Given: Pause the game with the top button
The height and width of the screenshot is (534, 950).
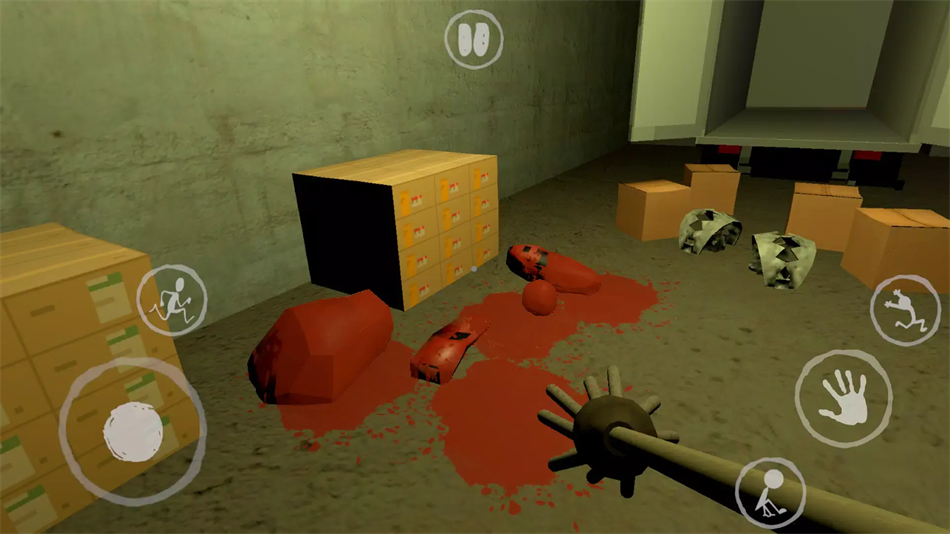Looking at the screenshot, I should [475, 40].
